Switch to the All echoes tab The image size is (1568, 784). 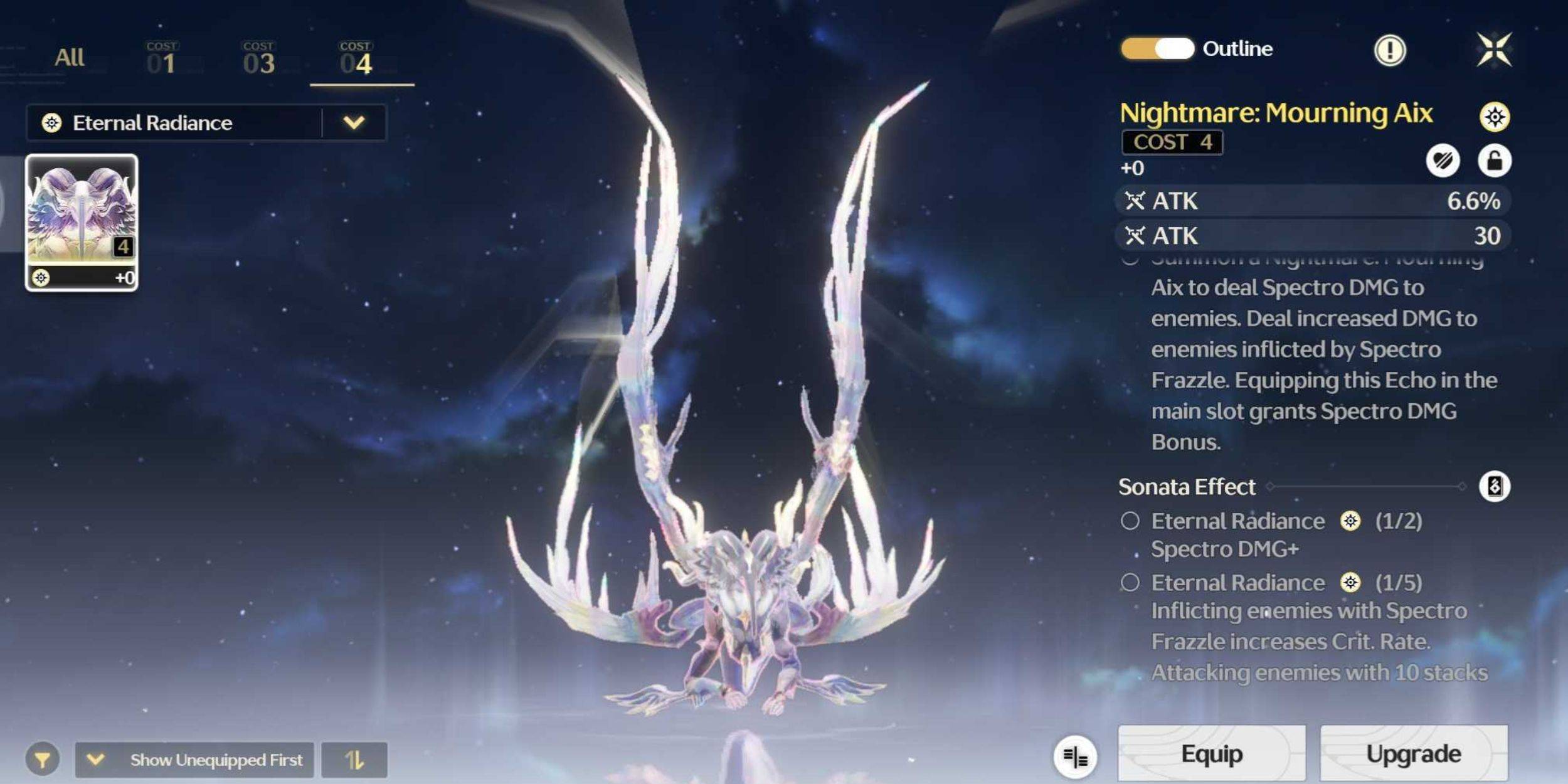[68, 56]
